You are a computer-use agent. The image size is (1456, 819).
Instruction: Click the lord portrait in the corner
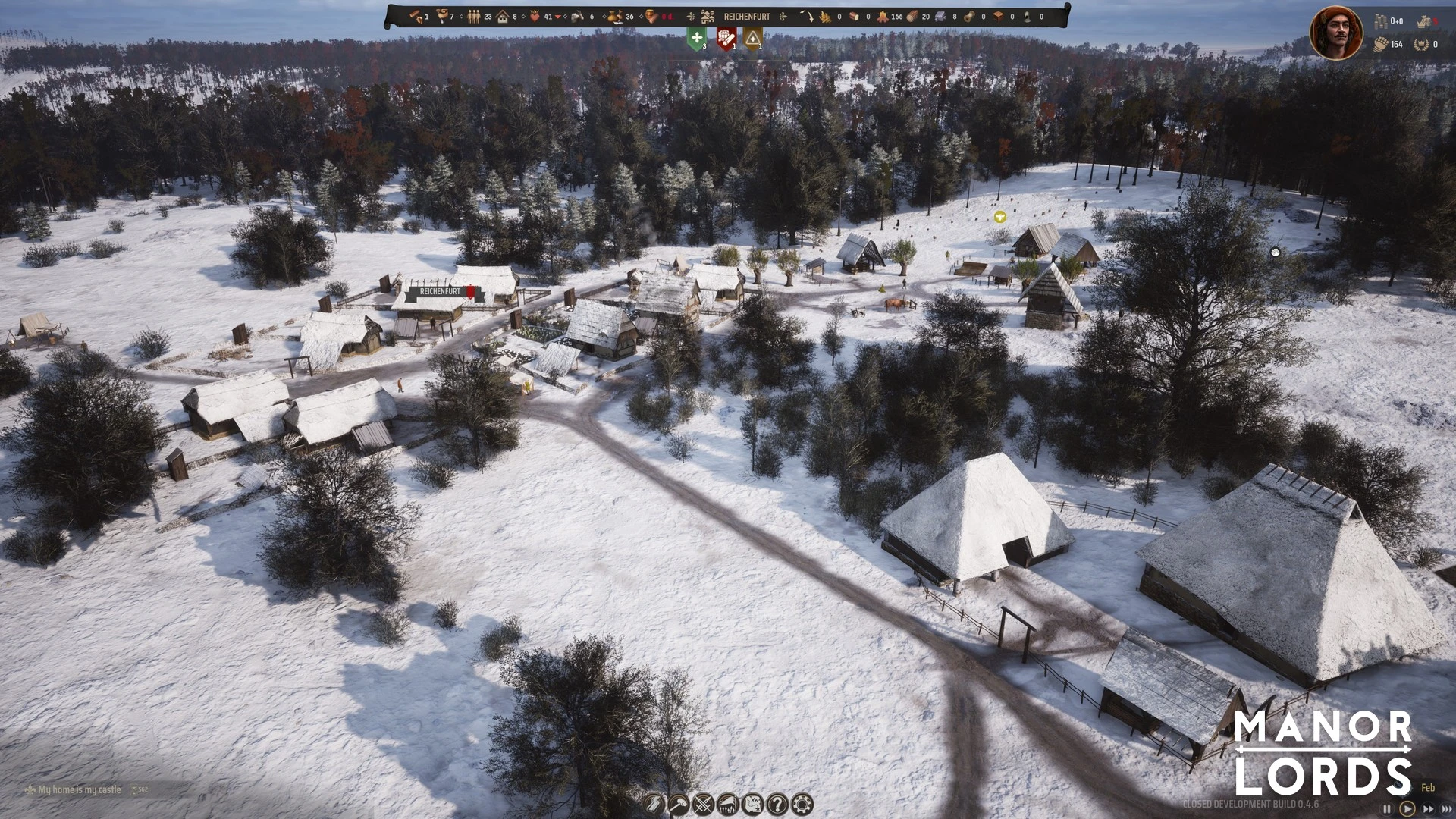1336,33
